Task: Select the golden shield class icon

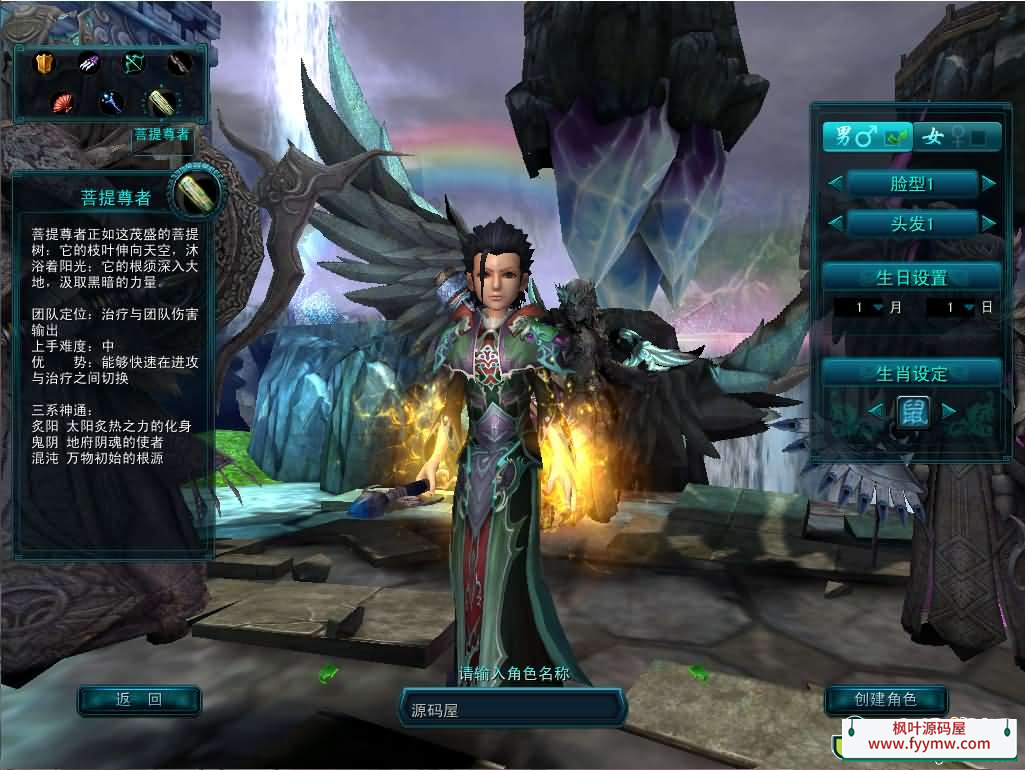Action: click(x=43, y=64)
